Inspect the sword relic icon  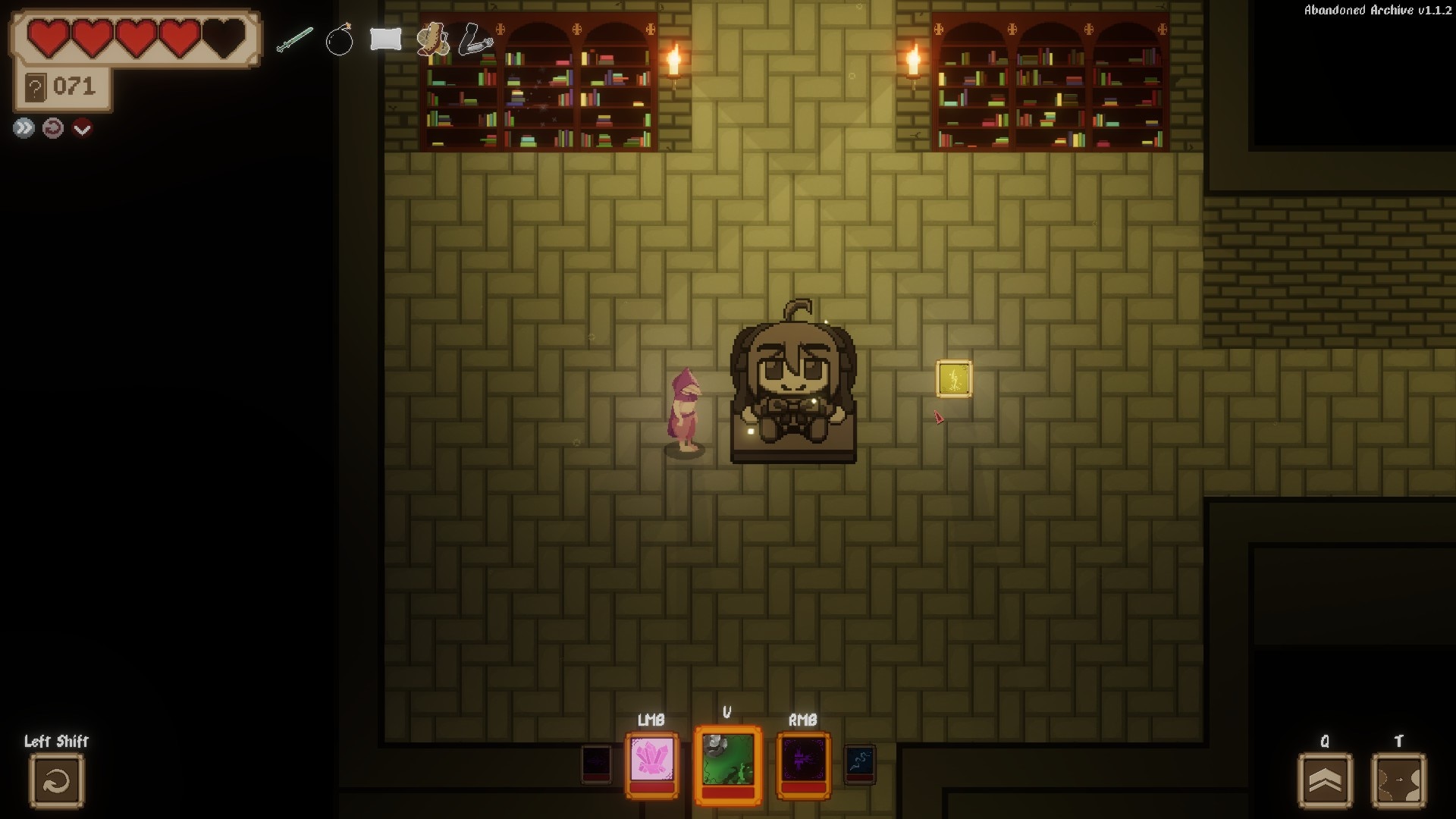point(294,39)
